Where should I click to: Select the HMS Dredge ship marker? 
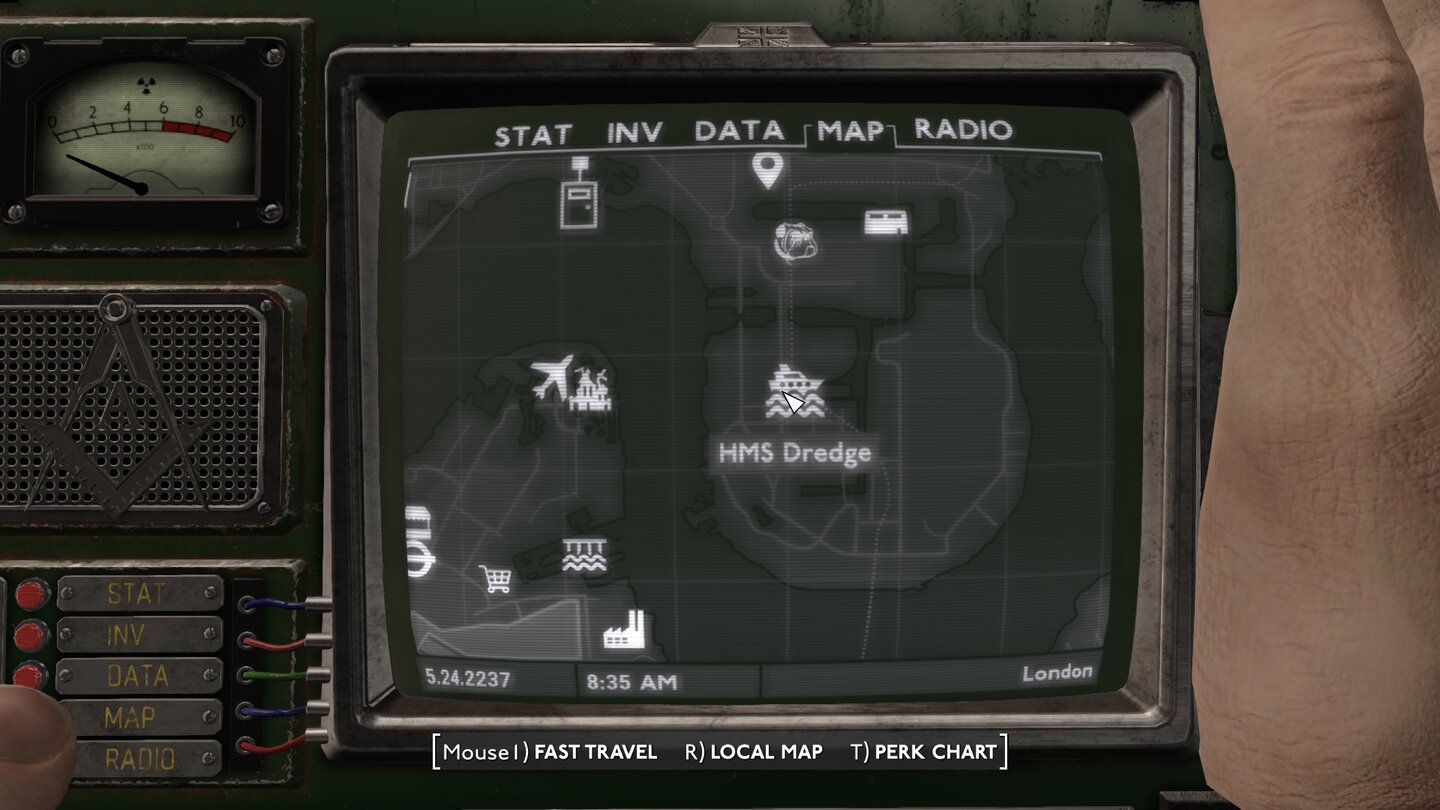pos(795,385)
